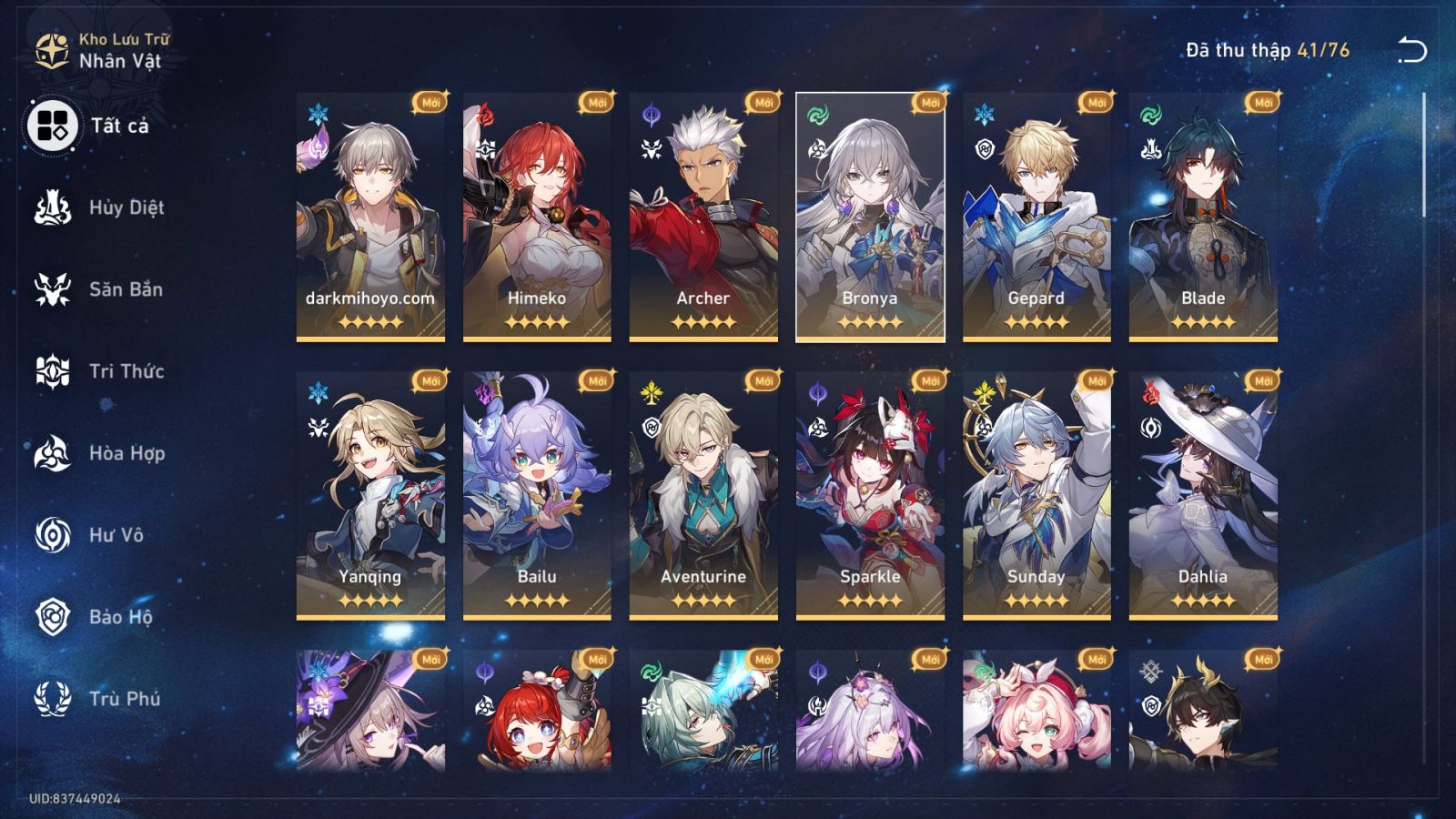The image size is (1456, 819).
Task: Click the Hư Vô nihility path icon
Action: tap(55, 536)
